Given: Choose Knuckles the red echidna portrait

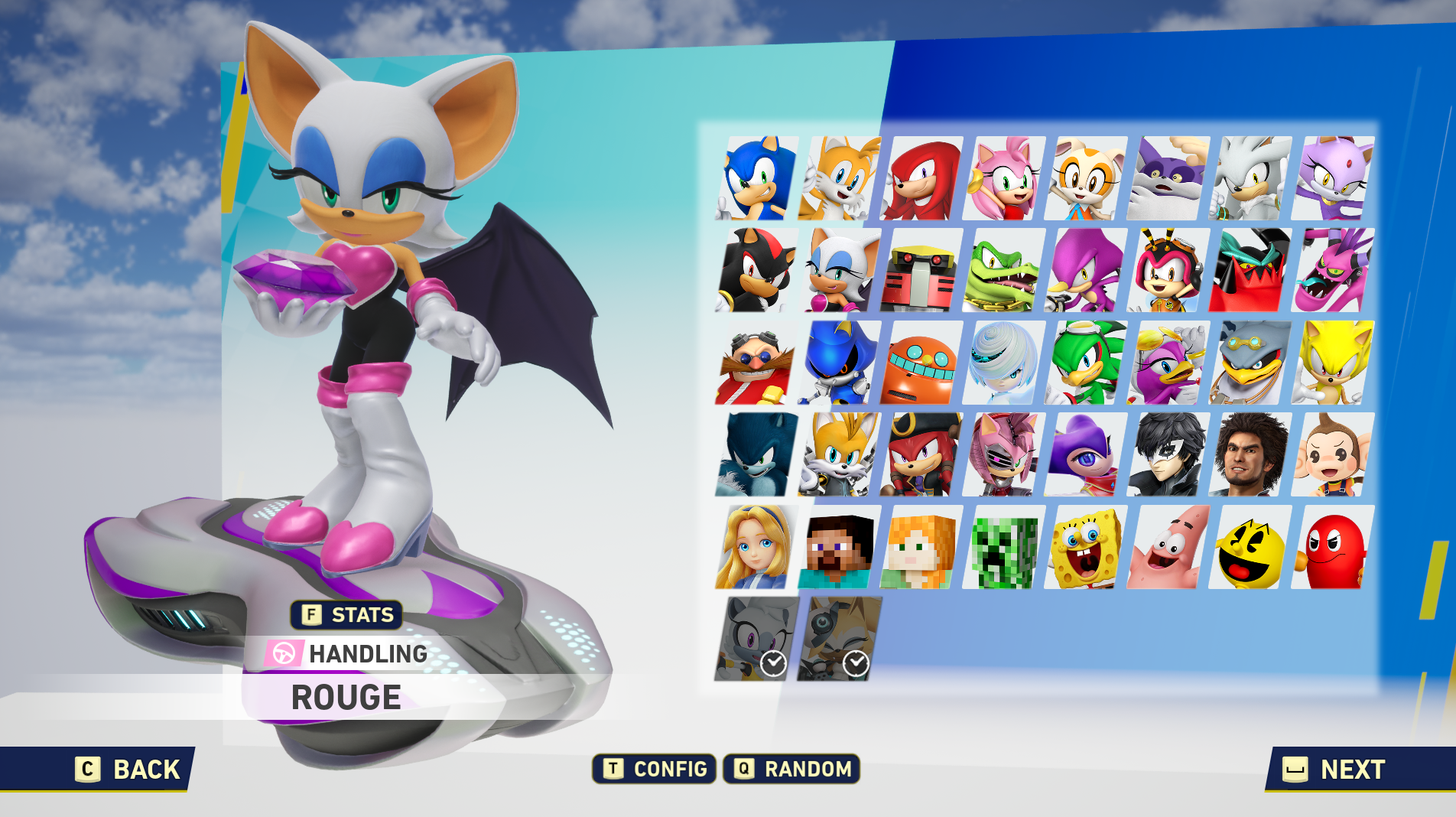Looking at the screenshot, I should (x=922, y=178).
